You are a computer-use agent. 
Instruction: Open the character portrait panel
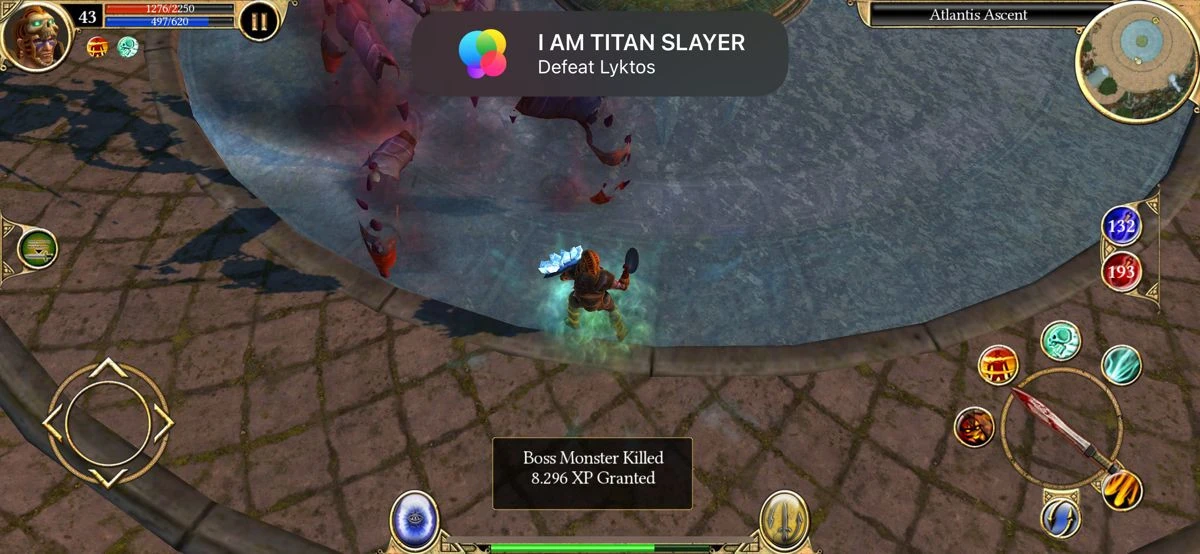pyautogui.click(x=36, y=36)
